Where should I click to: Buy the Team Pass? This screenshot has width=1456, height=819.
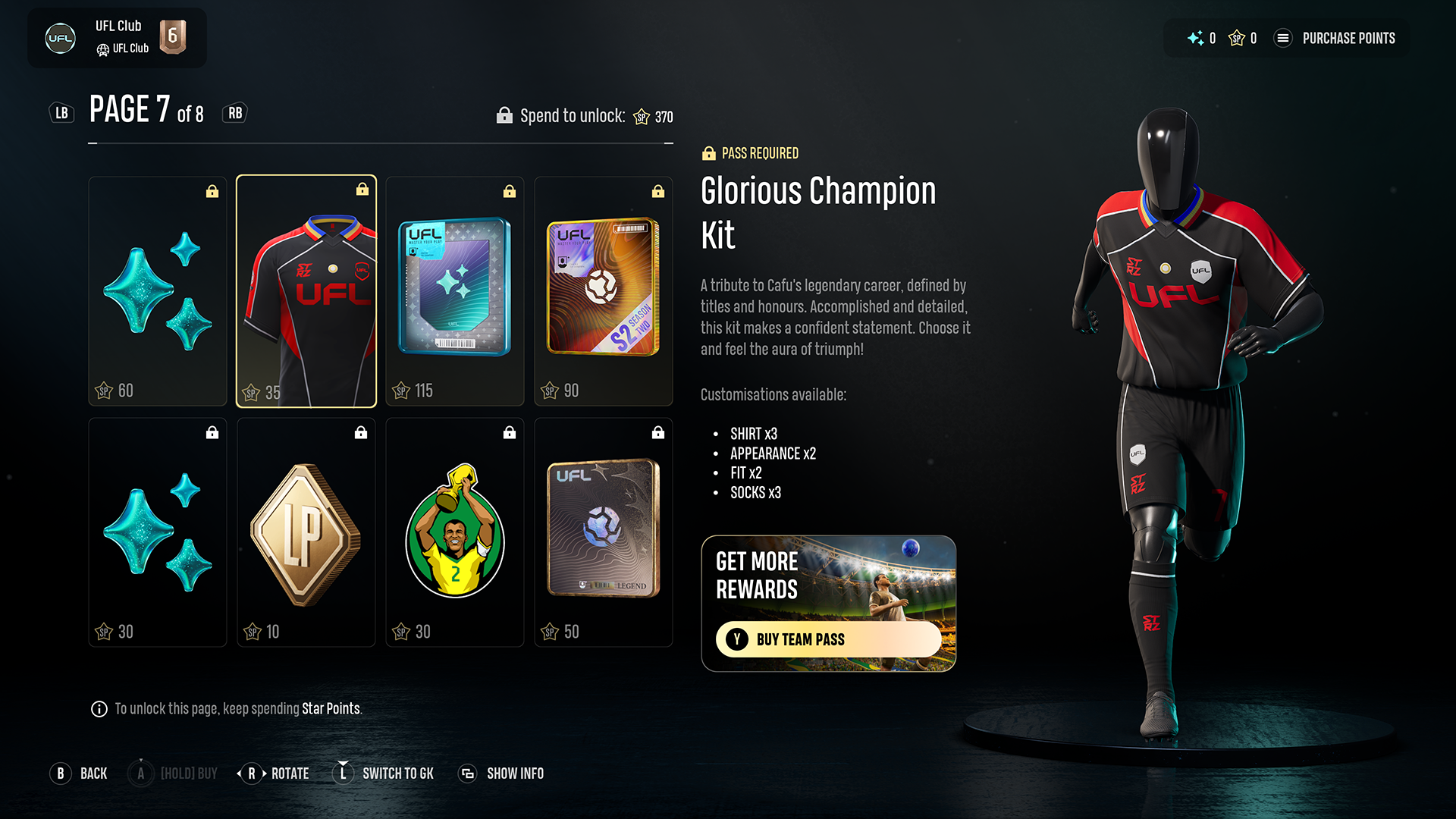(x=828, y=639)
